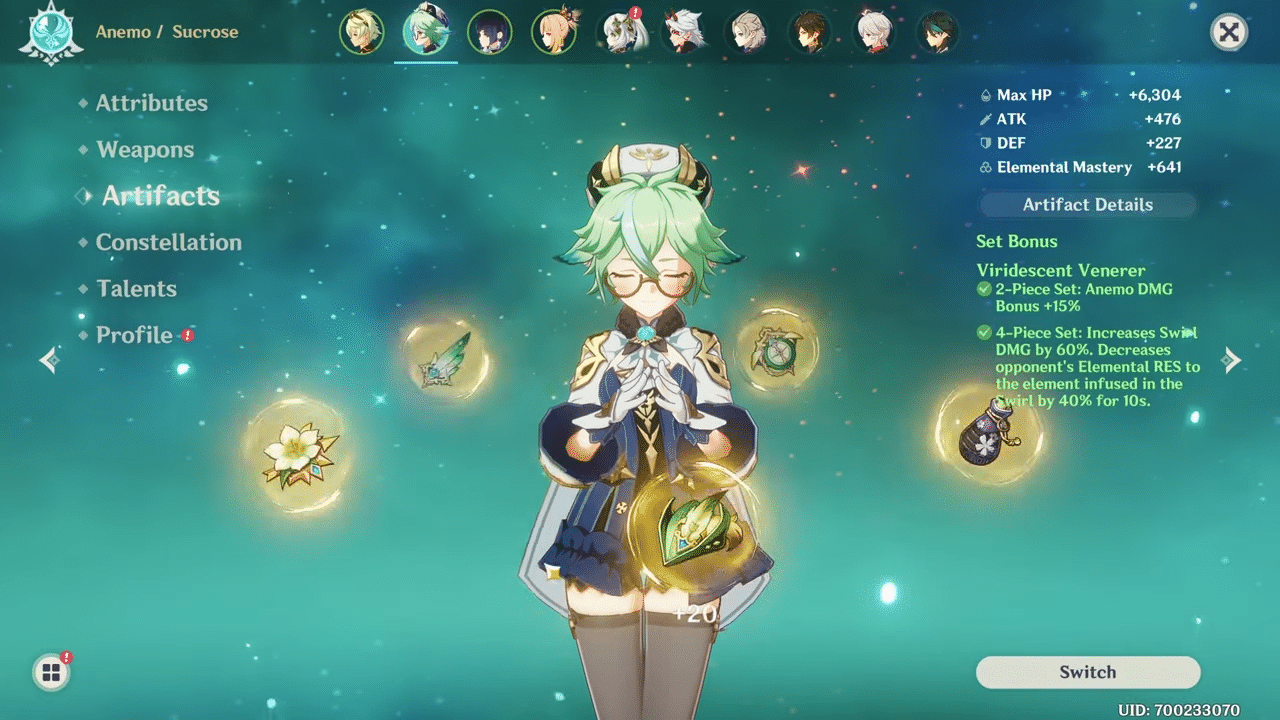Switch to the Constellation section
This screenshot has height=720, width=1280.
[167, 242]
